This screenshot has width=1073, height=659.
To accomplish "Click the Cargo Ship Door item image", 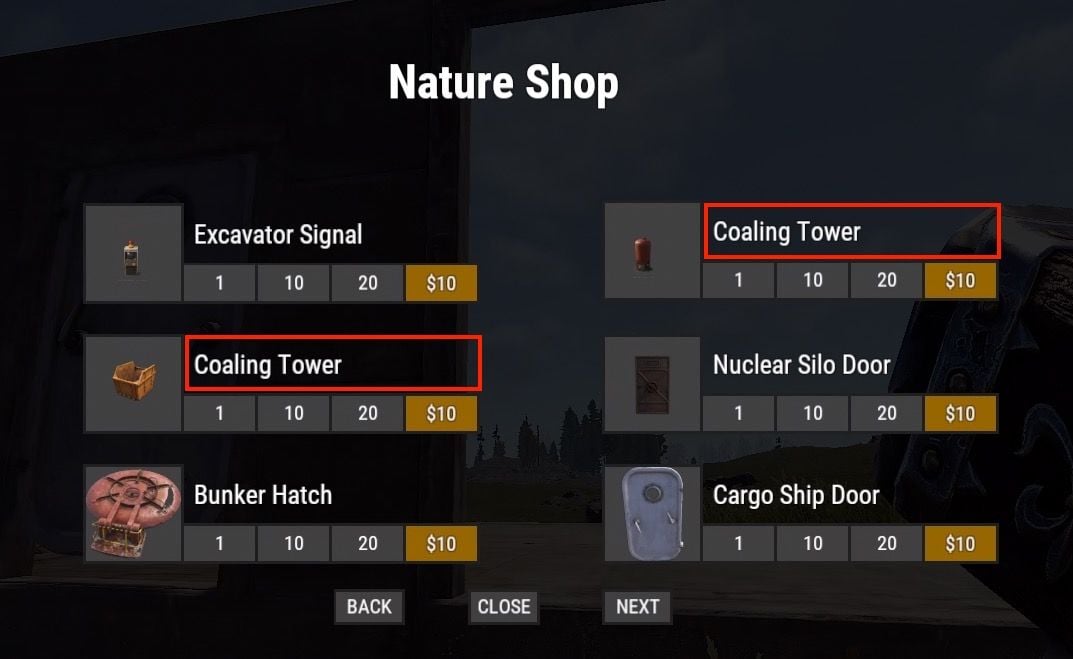I will click(x=652, y=513).
